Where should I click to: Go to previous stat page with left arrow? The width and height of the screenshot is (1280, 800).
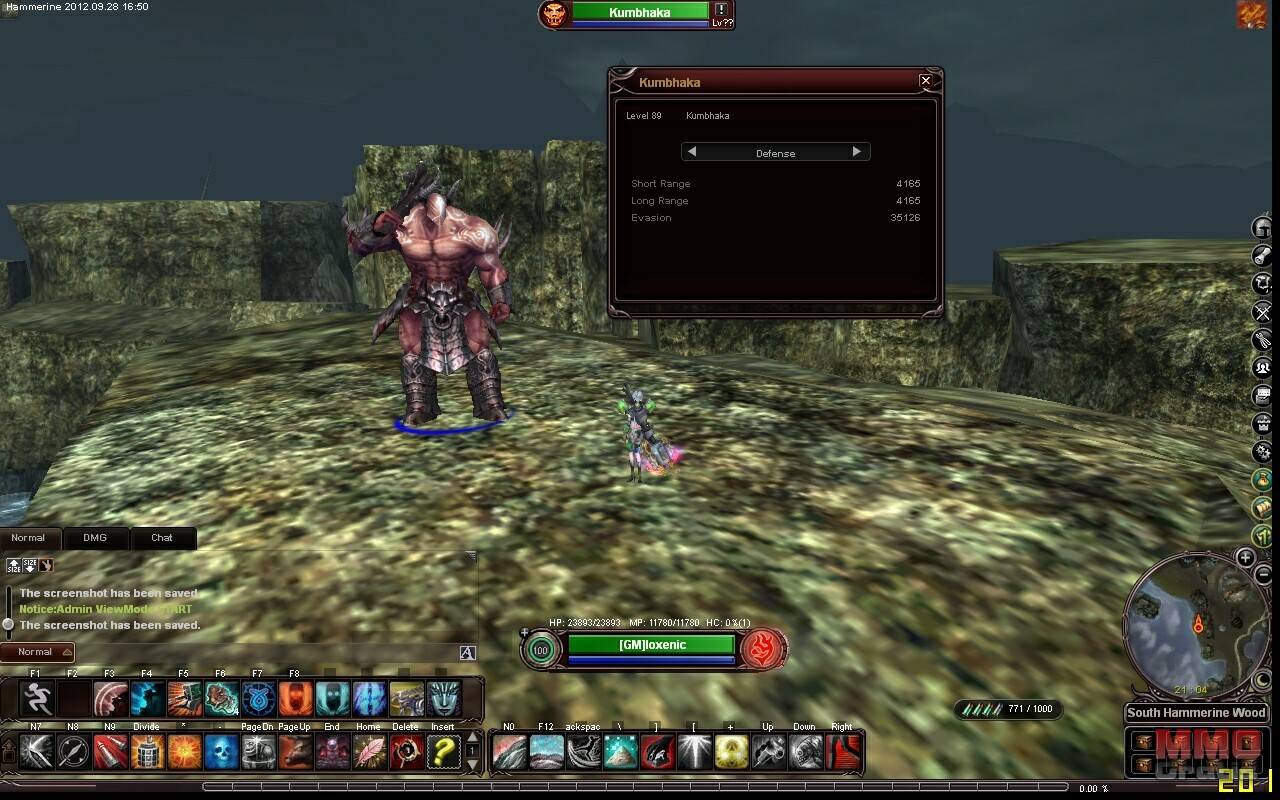coord(692,152)
